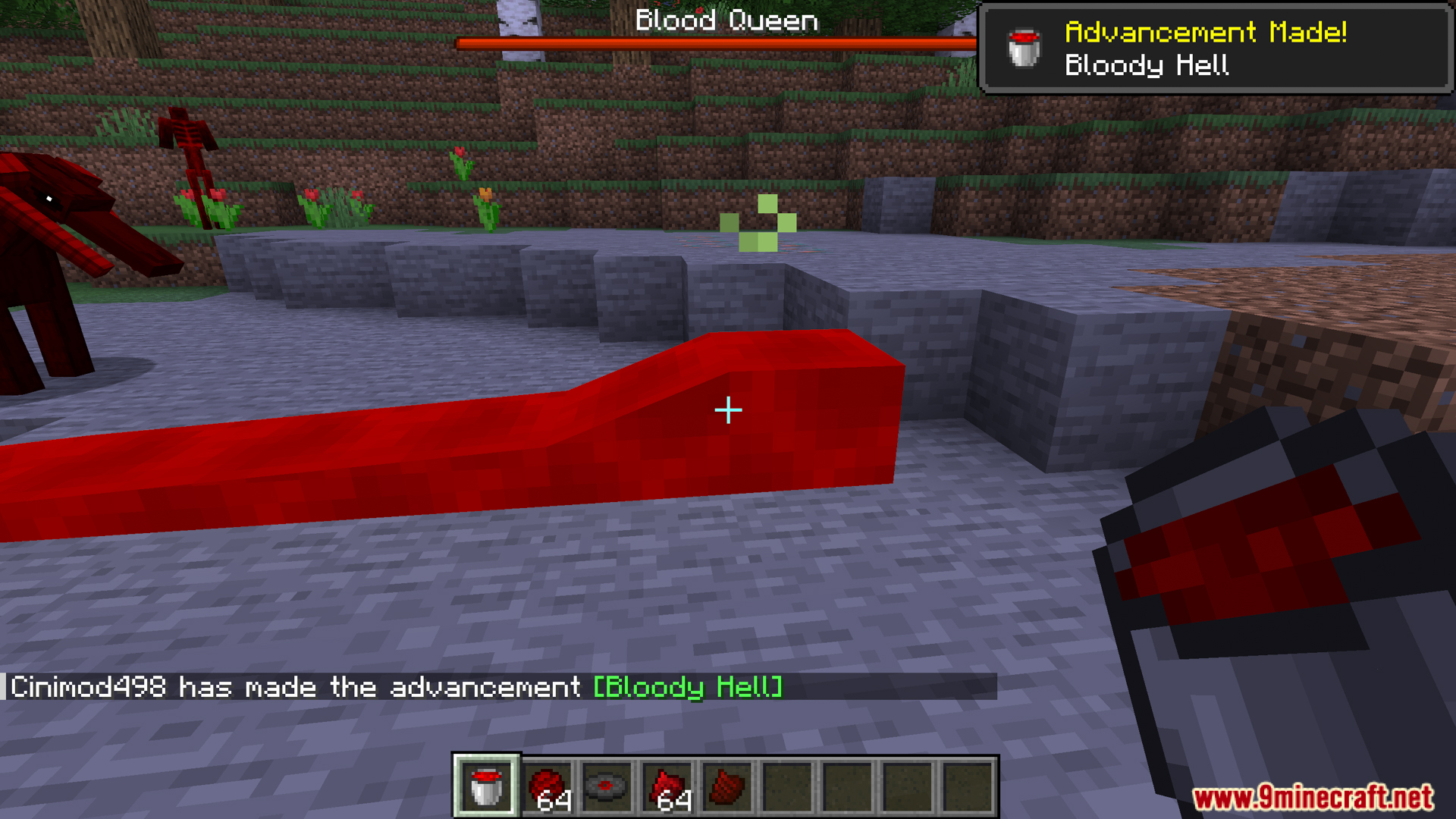Choose the round red ball stack slot
Viewport: 1456px width, 819px height.
548,787
